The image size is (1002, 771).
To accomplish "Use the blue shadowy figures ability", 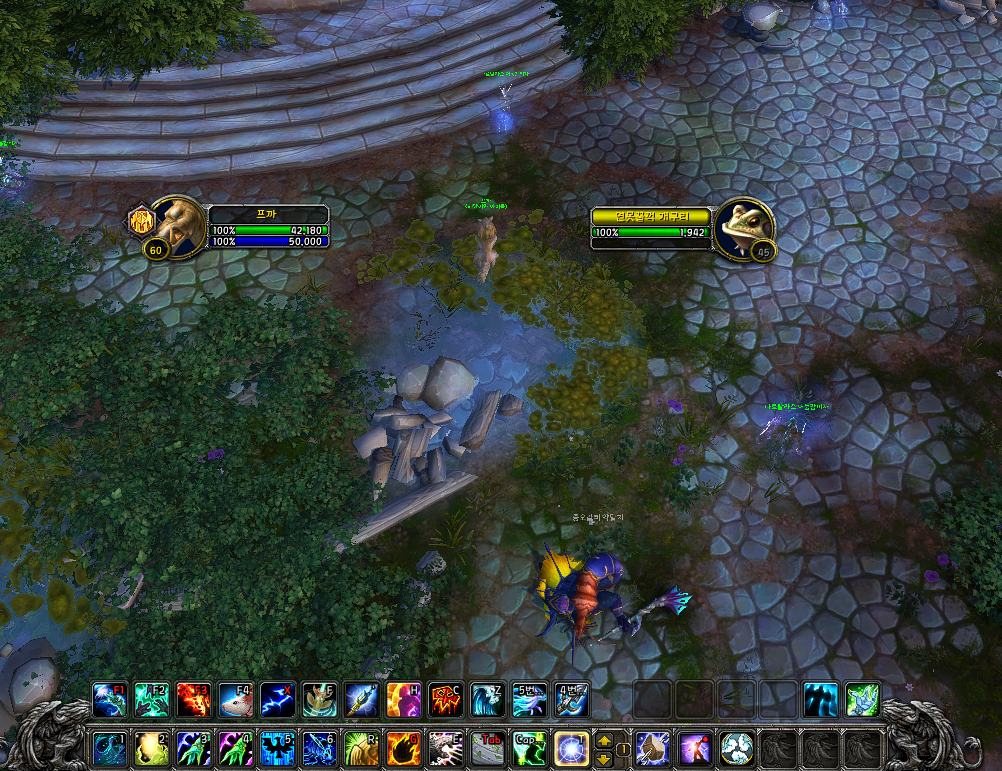I will click(821, 699).
